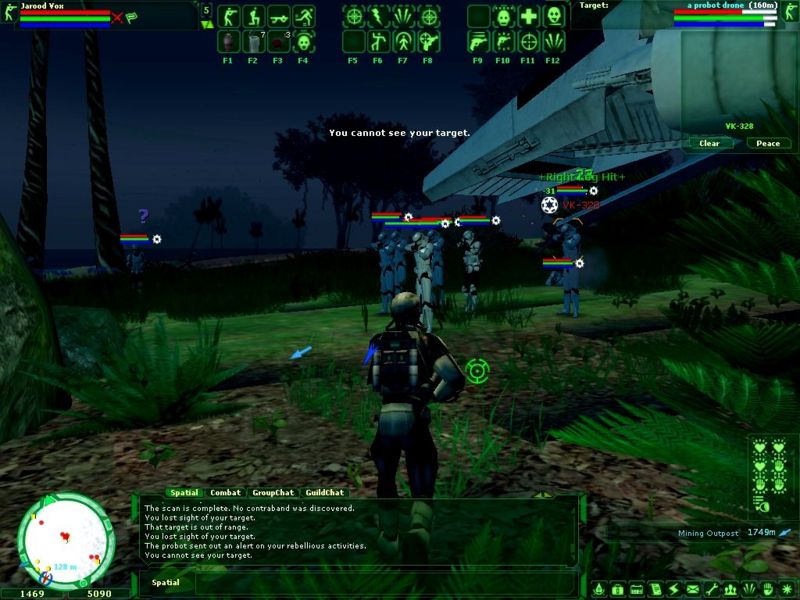
Task: Use the pistol icon ability above F9
Action: [x=479, y=41]
